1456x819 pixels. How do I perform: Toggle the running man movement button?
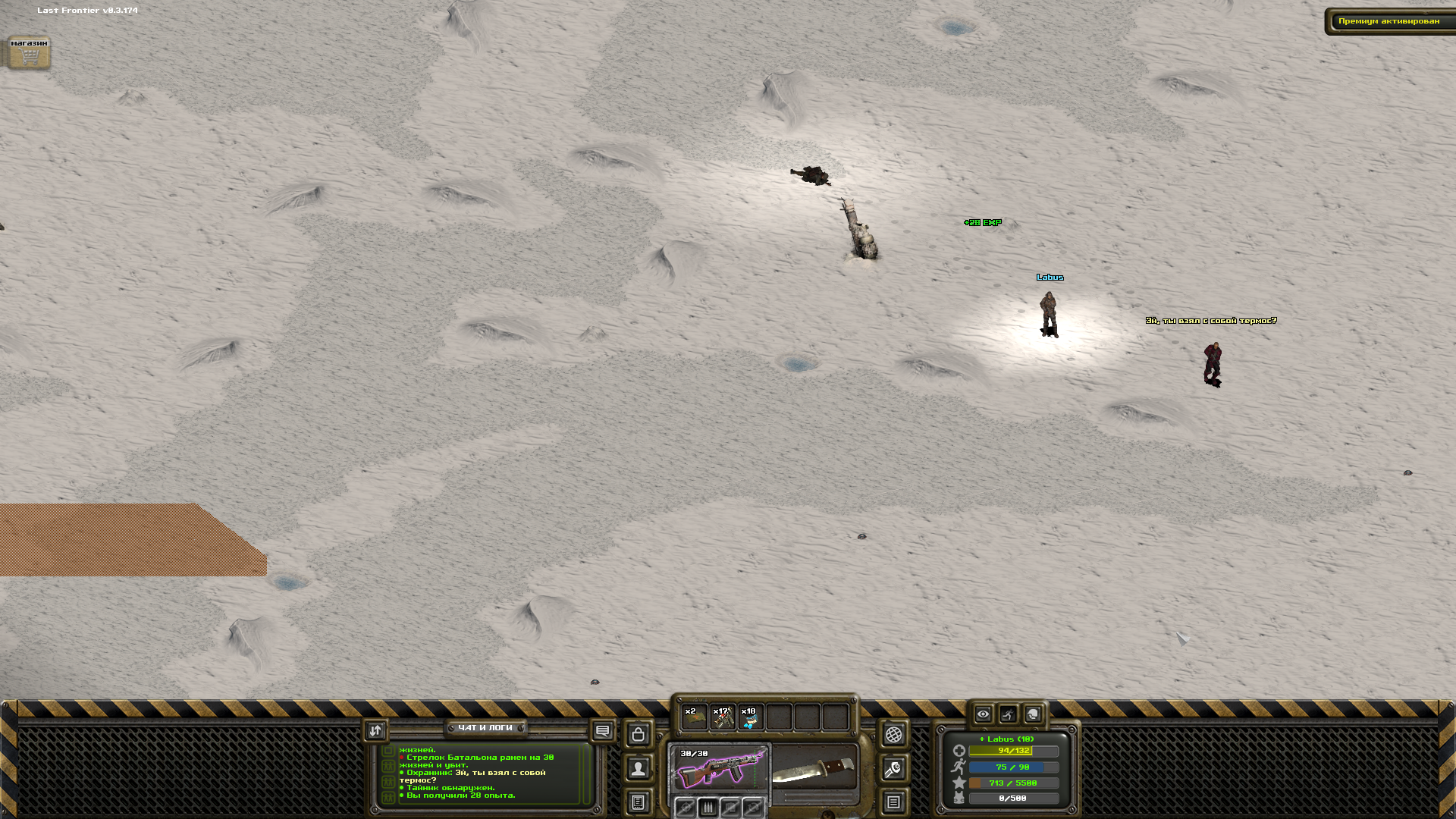pyautogui.click(x=1008, y=714)
